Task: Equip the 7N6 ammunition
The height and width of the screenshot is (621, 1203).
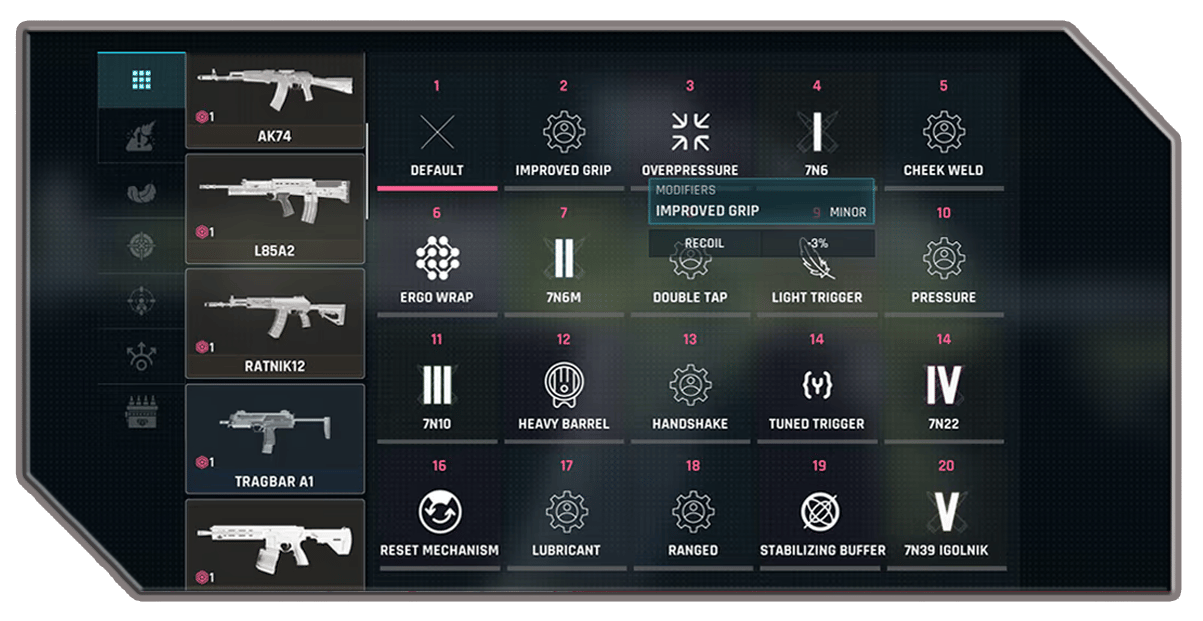Action: click(x=816, y=133)
